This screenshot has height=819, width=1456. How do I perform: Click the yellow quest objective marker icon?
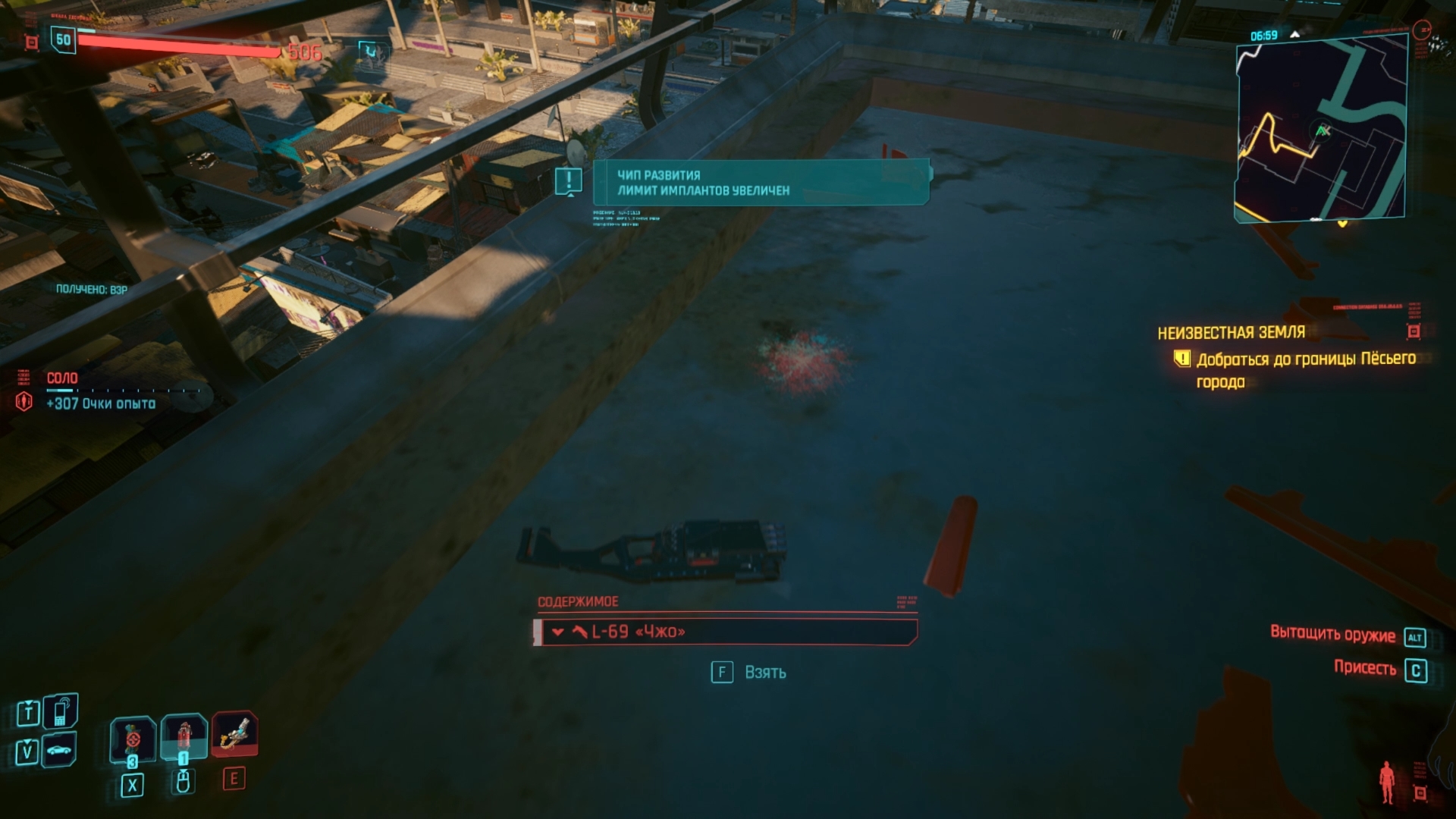click(x=1181, y=358)
